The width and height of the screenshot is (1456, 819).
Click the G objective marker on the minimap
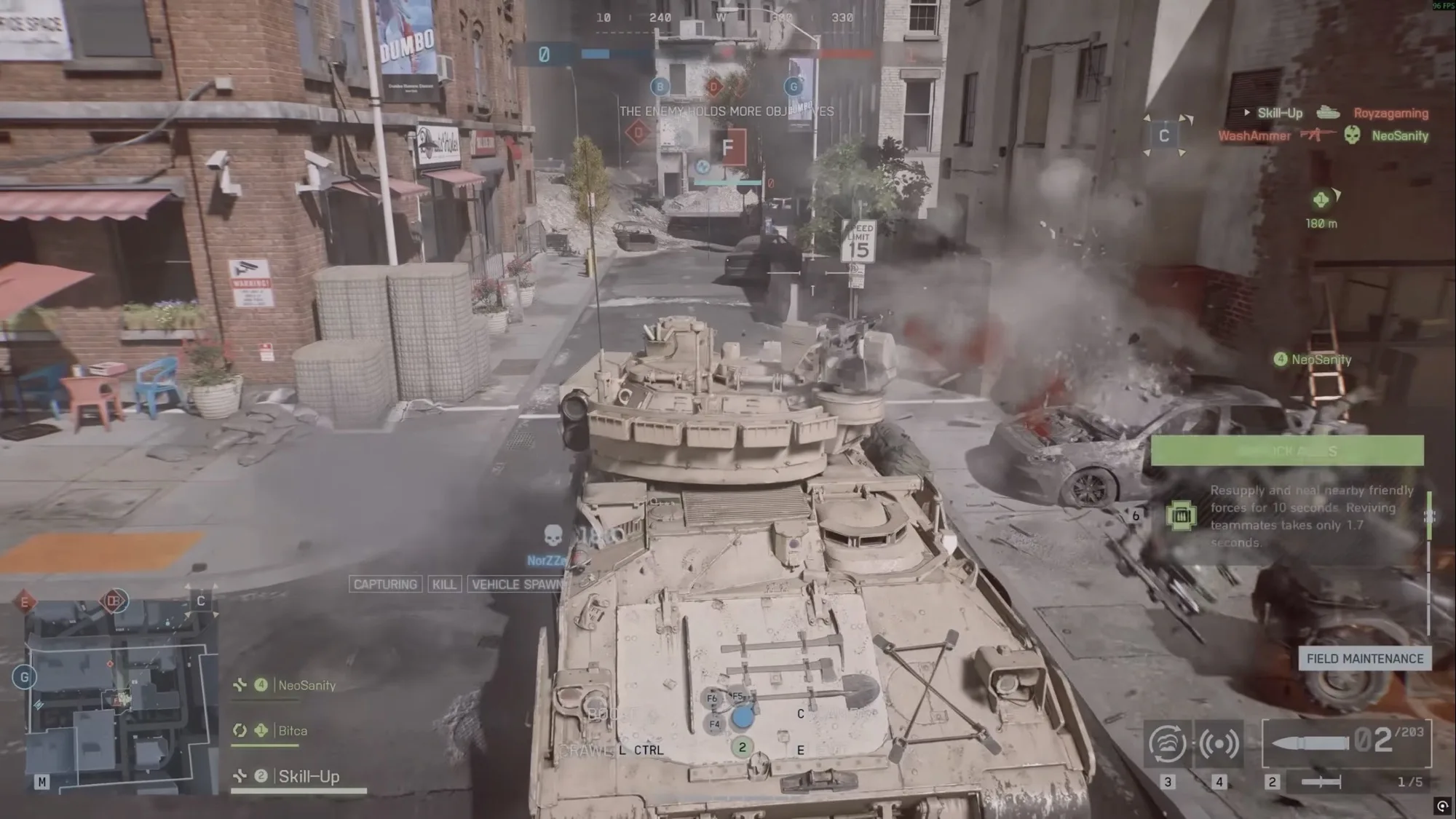(x=24, y=678)
